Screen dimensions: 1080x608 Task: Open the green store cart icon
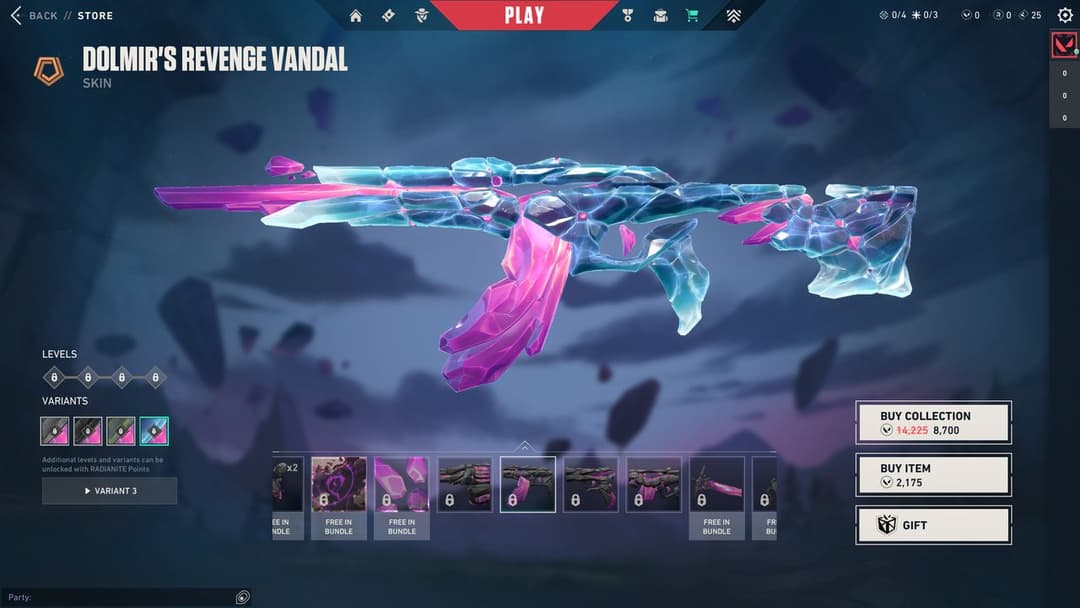(692, 15)
